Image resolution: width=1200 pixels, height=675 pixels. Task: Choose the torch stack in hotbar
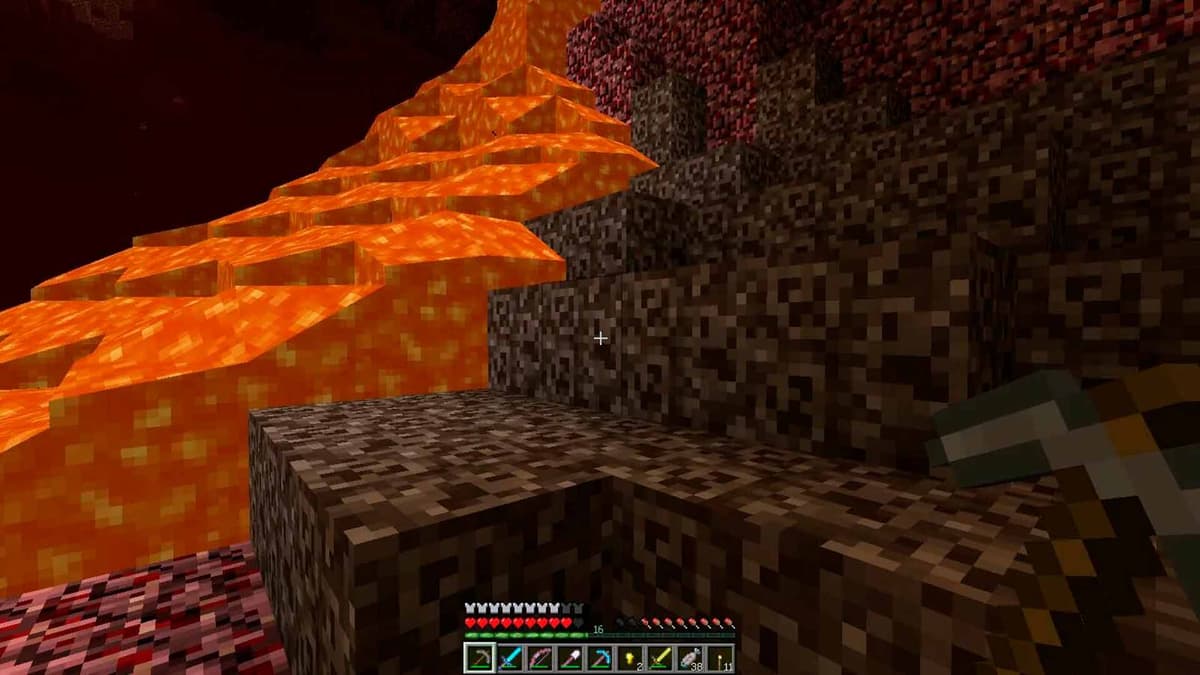tap(719, 658)
